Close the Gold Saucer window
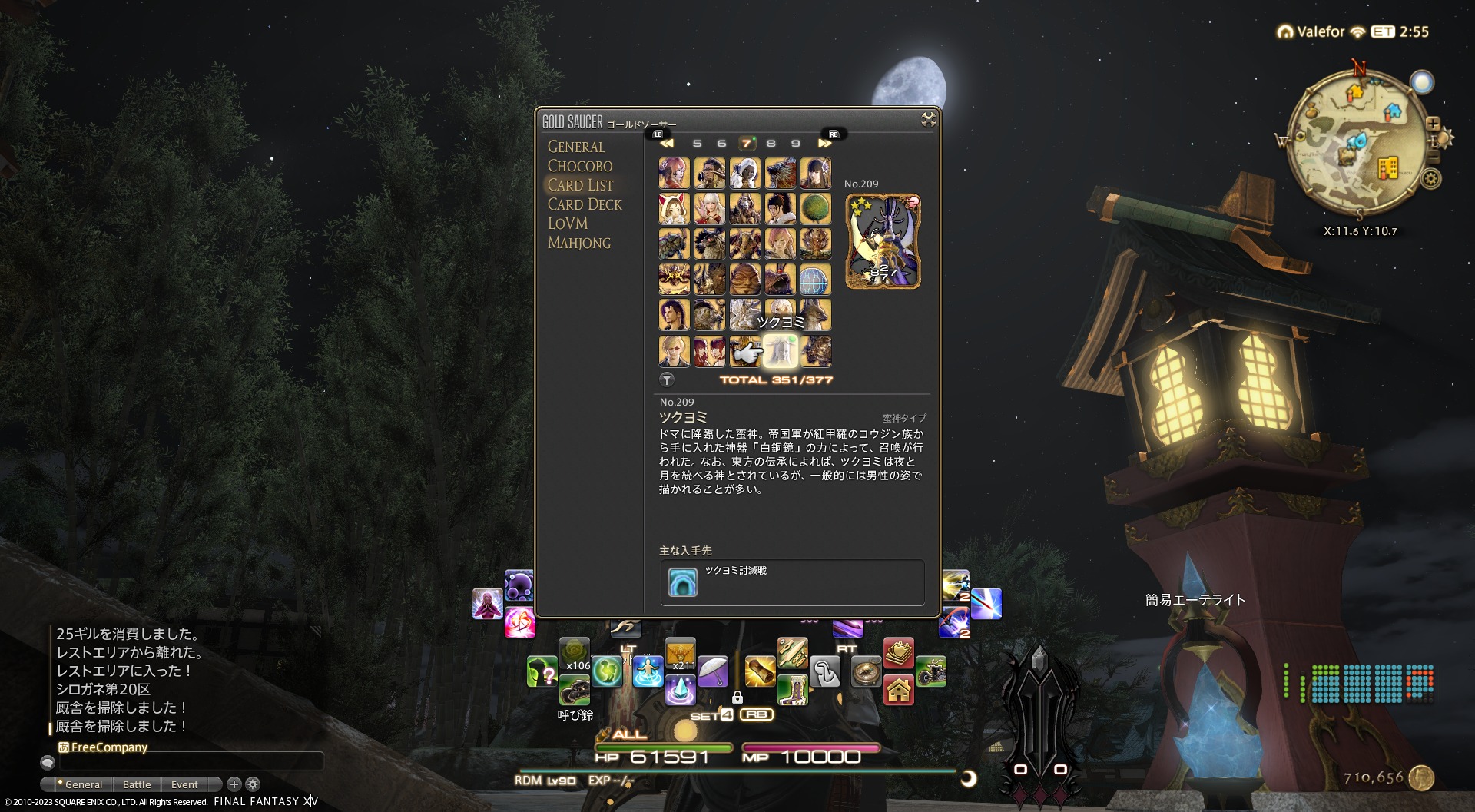This screenshot has width=1475, height=812. point(928,119)
